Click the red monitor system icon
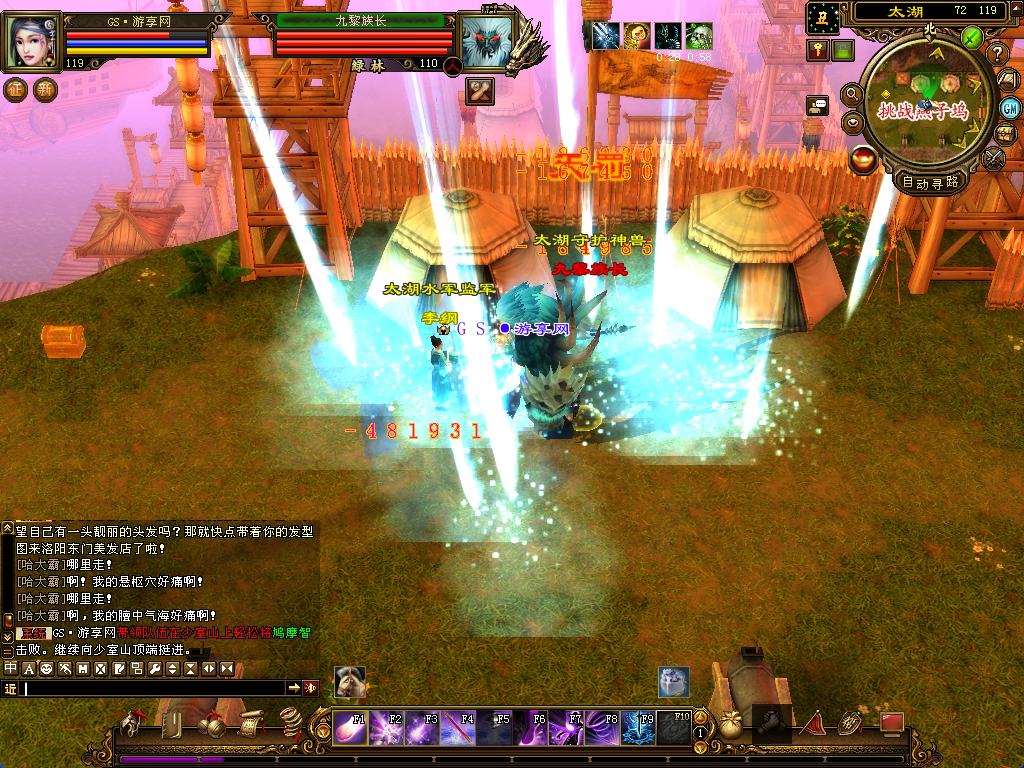This screenshot has width=1024, height=768. click(x=891, y=722)
